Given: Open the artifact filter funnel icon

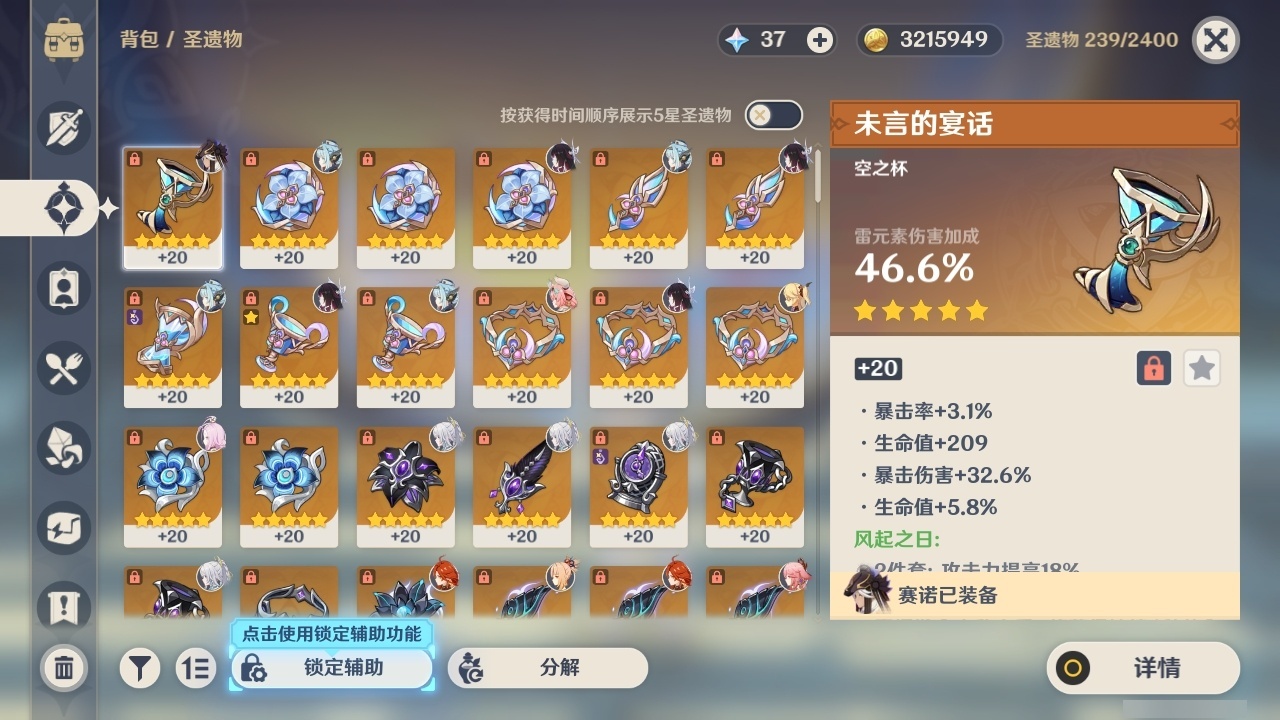Looking at the screenshot, I should (x=140, y=668).
